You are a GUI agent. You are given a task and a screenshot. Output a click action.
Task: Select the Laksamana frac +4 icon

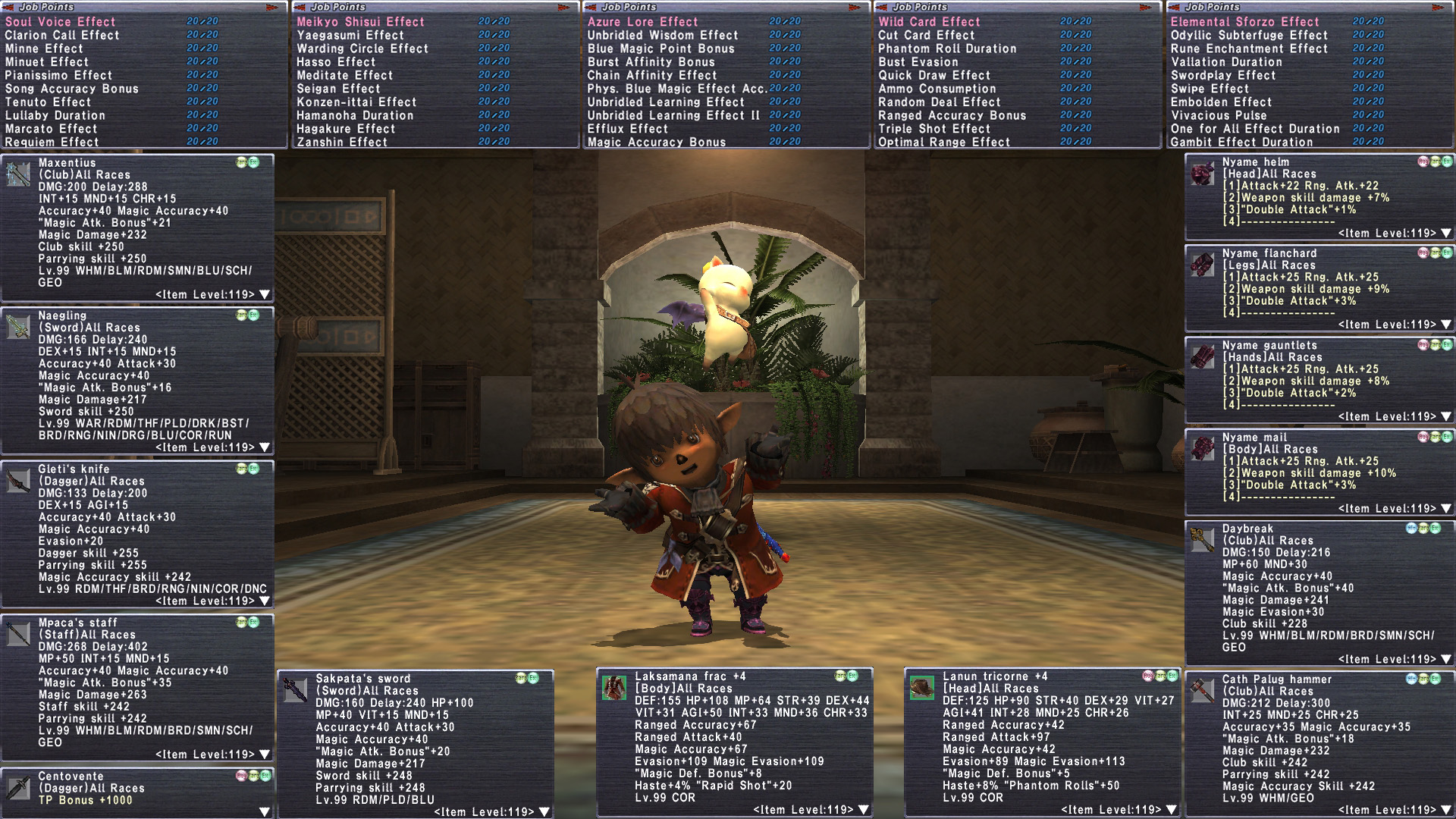coord(613,688)
